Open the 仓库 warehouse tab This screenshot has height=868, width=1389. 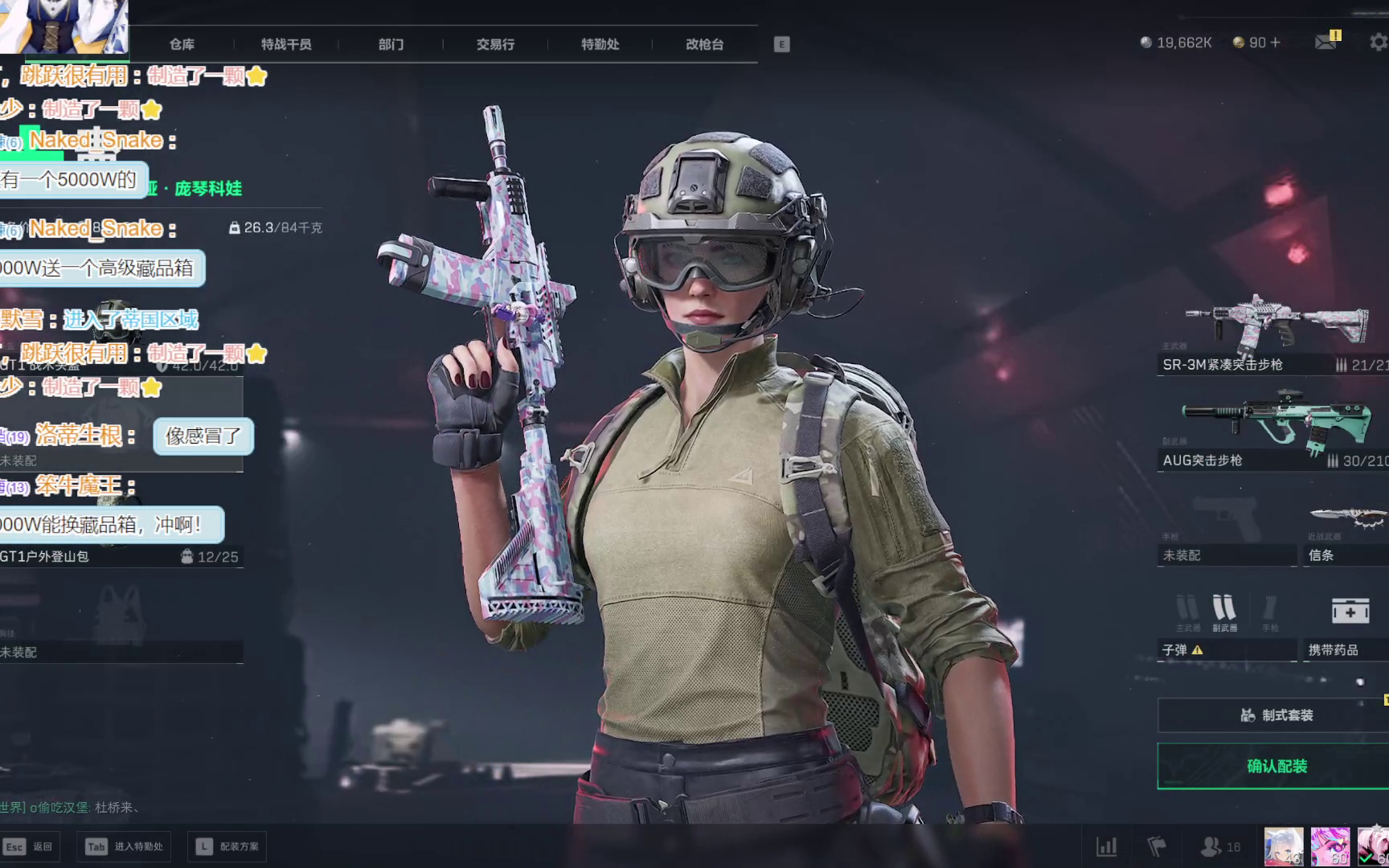(182, 44)
